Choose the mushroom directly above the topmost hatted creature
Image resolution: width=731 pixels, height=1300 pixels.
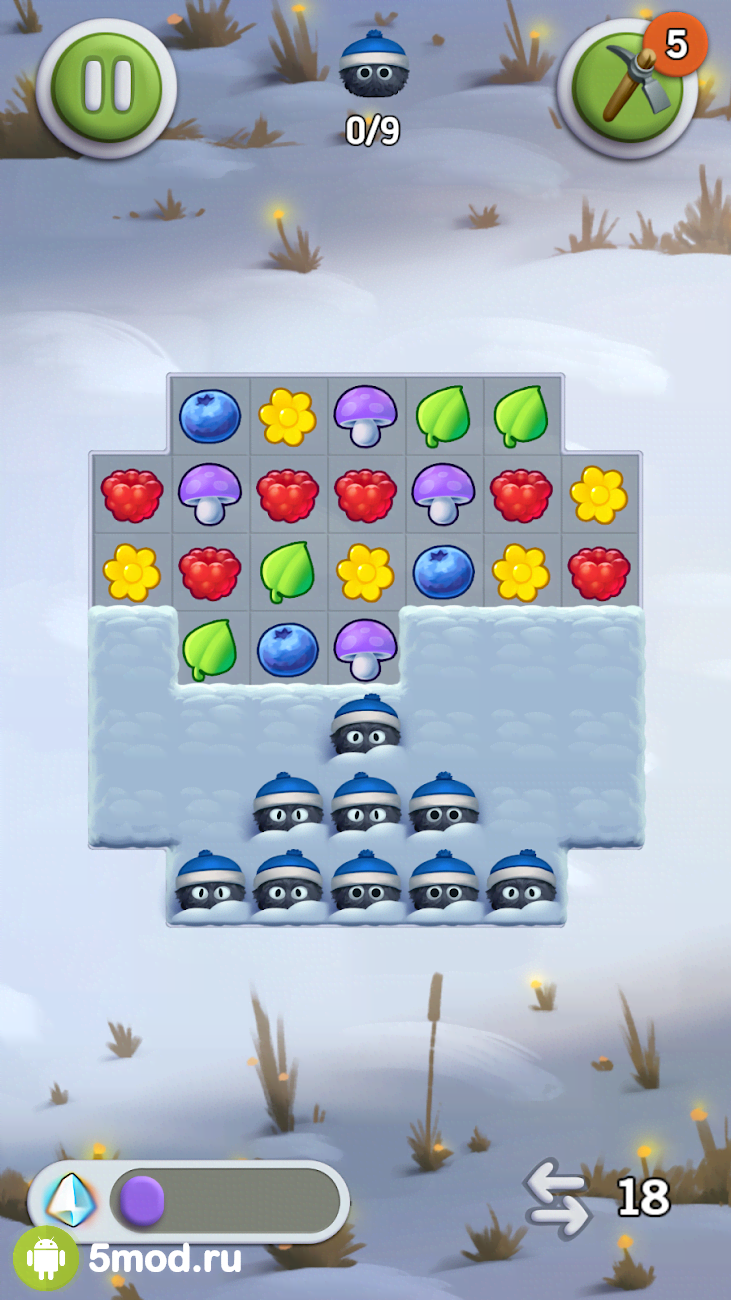(365, 649)
